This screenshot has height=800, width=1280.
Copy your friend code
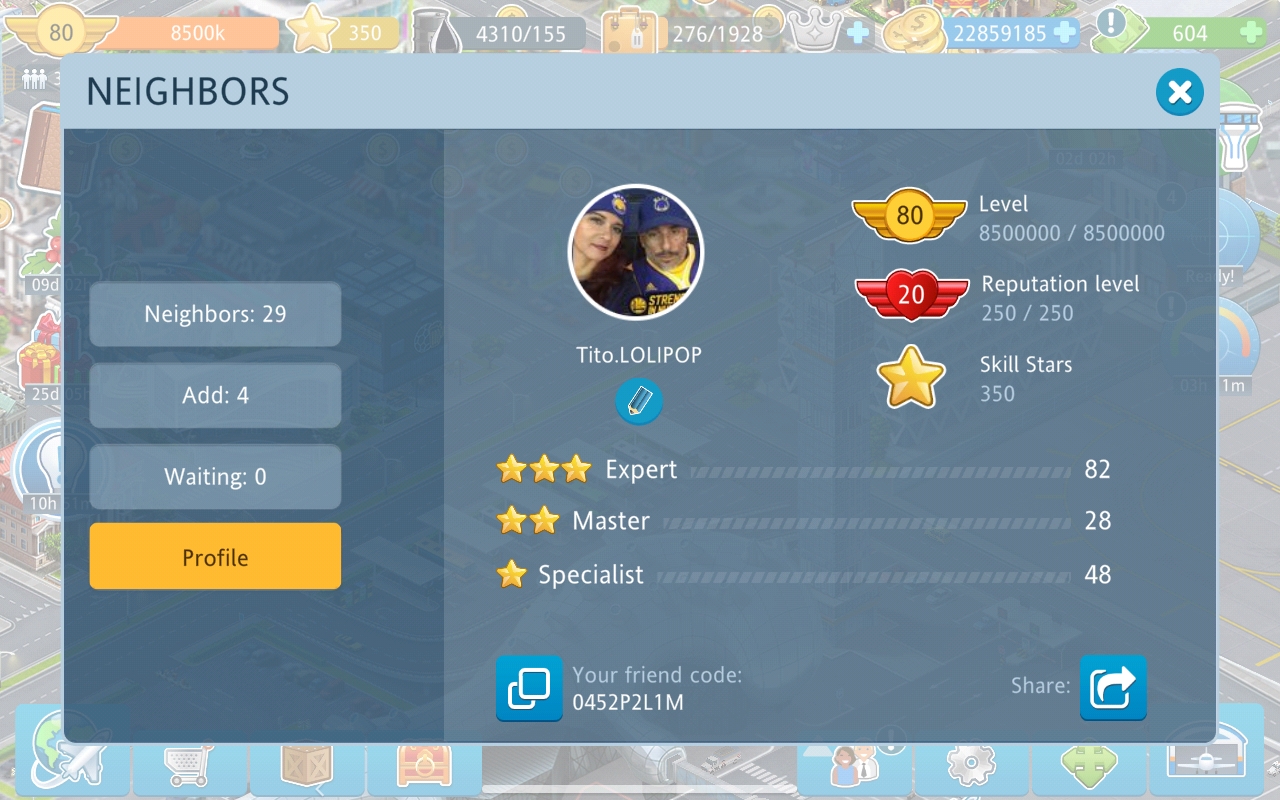pos(529,688)
